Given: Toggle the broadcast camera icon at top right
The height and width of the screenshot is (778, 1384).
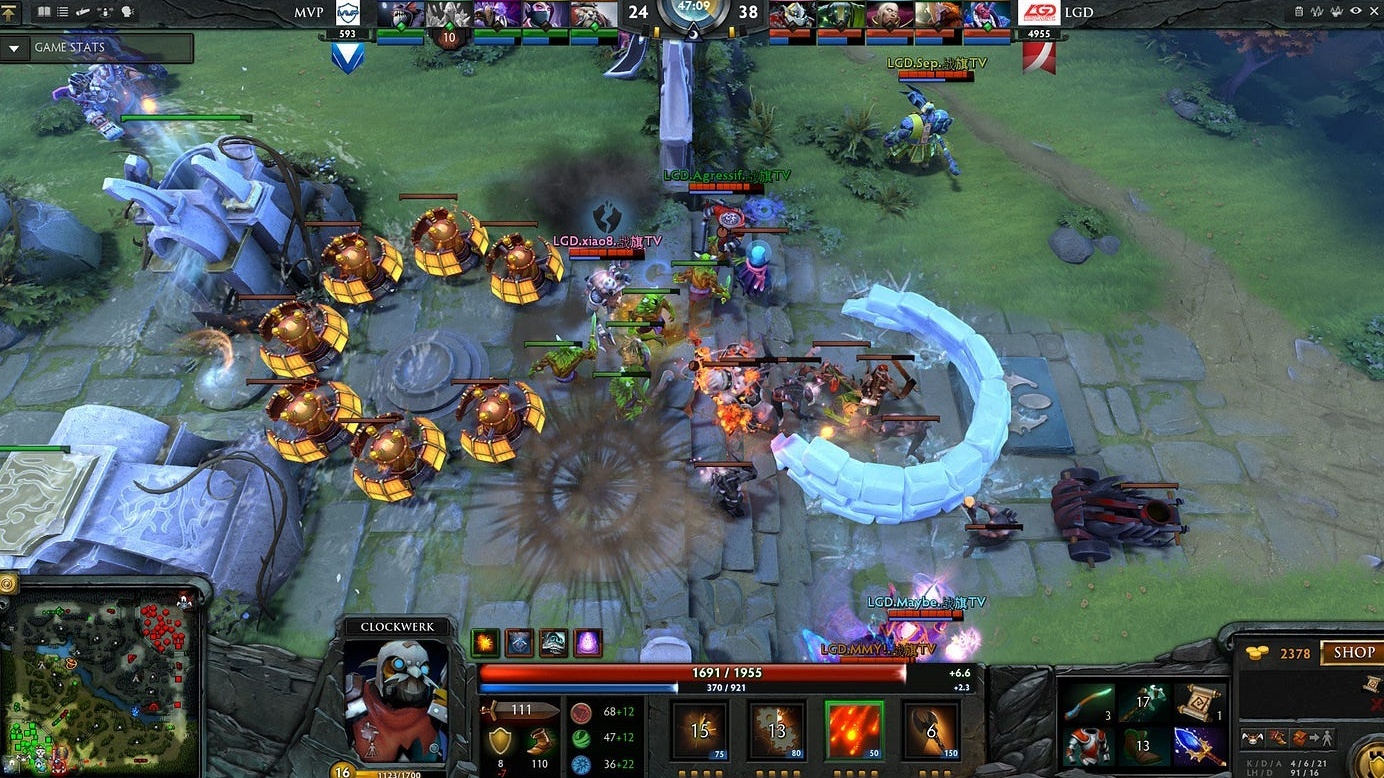Looking at the screenshot, I should coord(1336,11).
